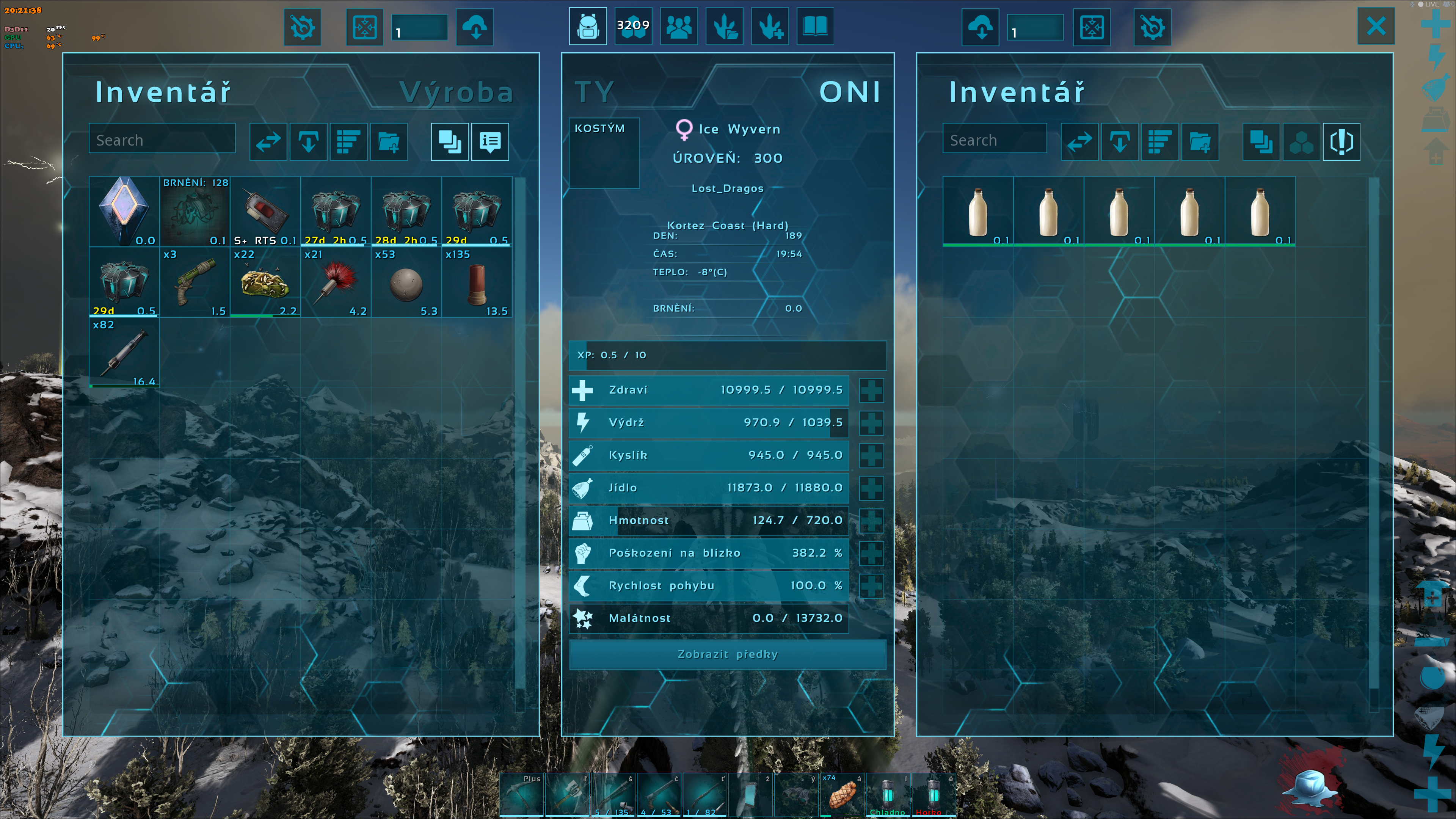Pick the S+ RTS transmitter item

point(265,212)
